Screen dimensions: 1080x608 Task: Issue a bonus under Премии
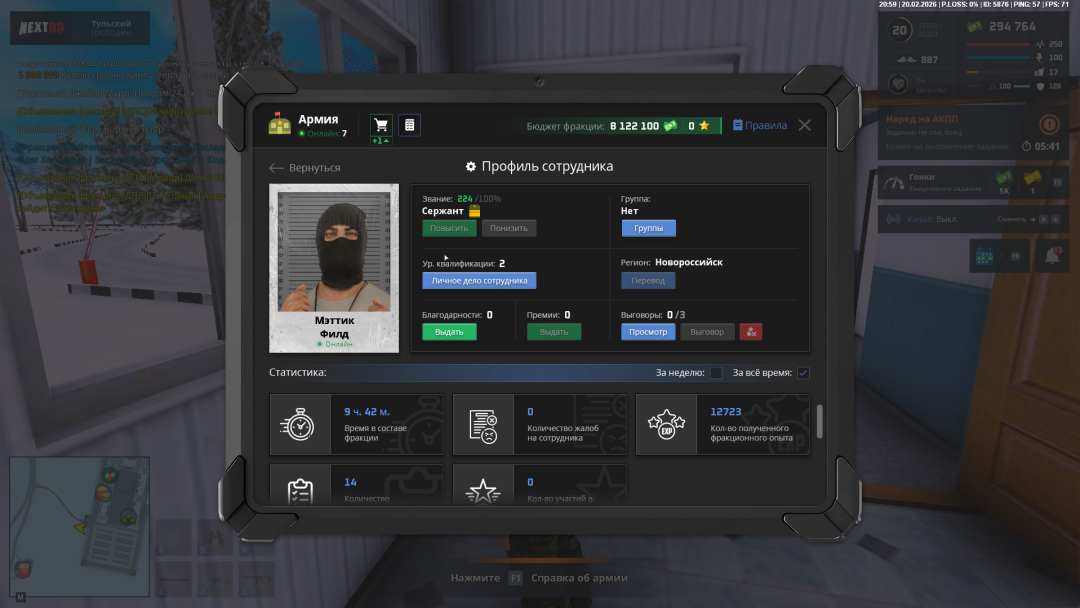click(x=554, y=332)
